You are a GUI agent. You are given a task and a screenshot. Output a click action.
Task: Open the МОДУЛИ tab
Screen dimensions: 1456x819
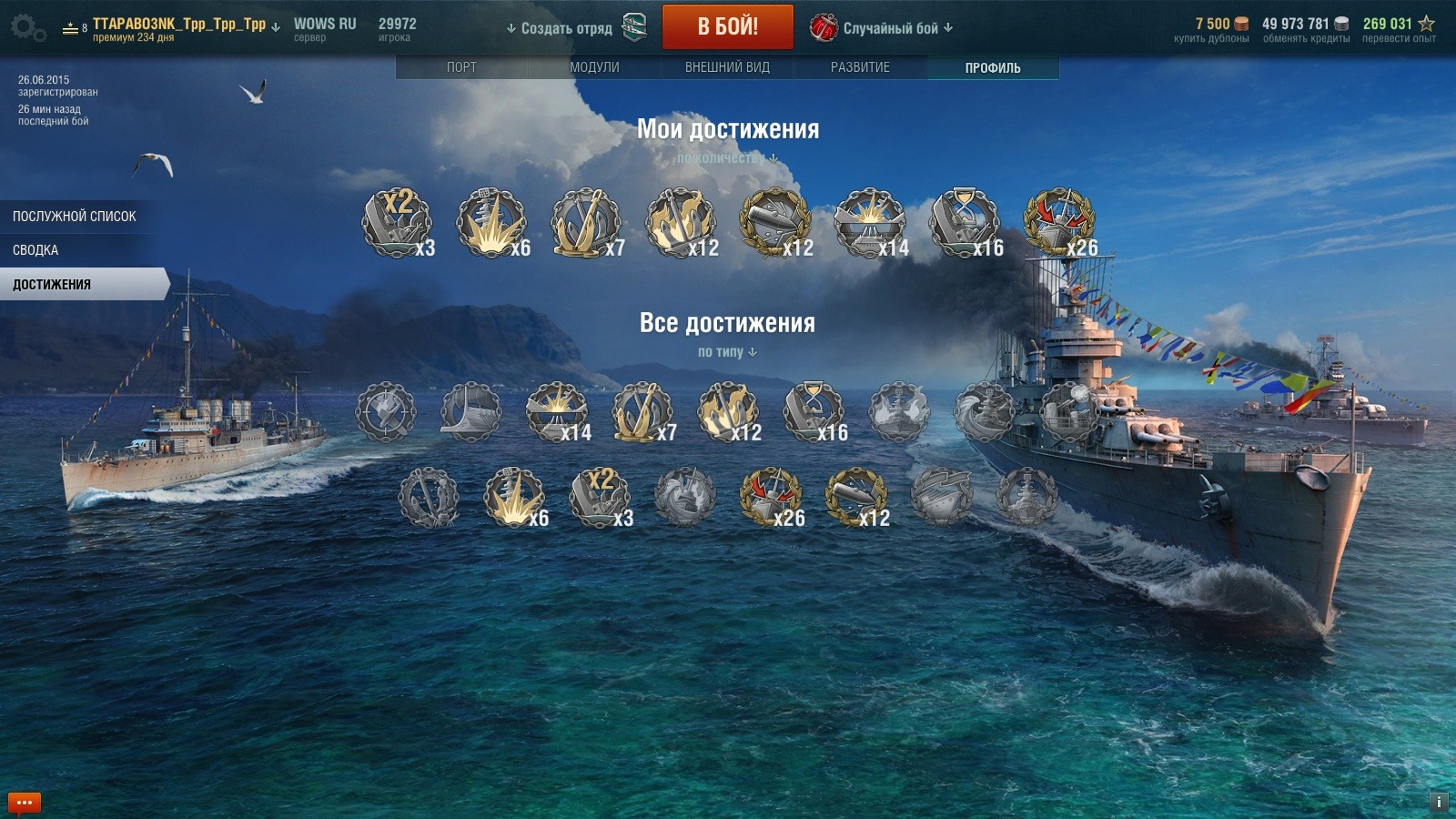[x=594, y=67]
